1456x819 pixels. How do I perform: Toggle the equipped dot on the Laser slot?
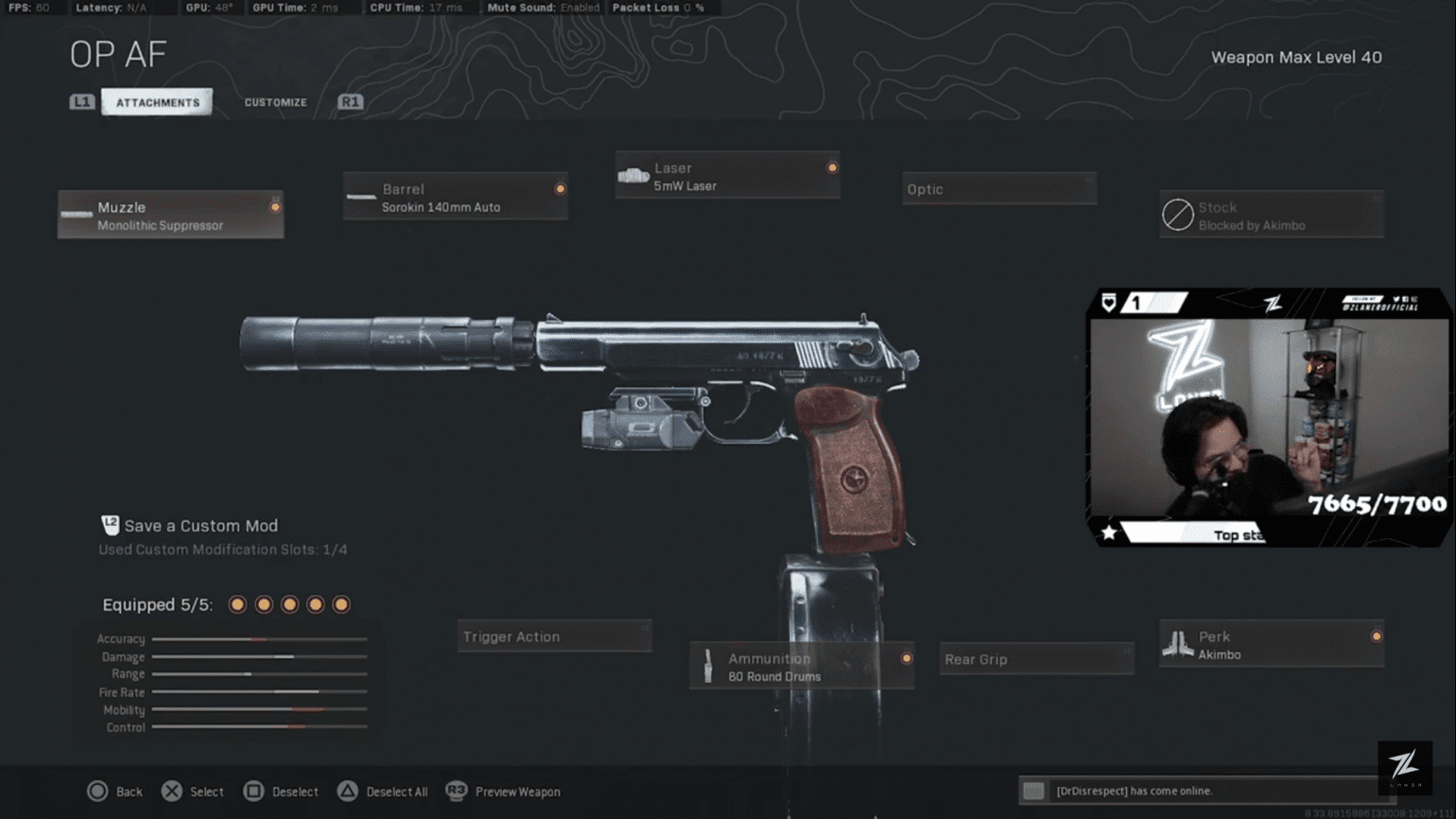click(x=831, y=167)
